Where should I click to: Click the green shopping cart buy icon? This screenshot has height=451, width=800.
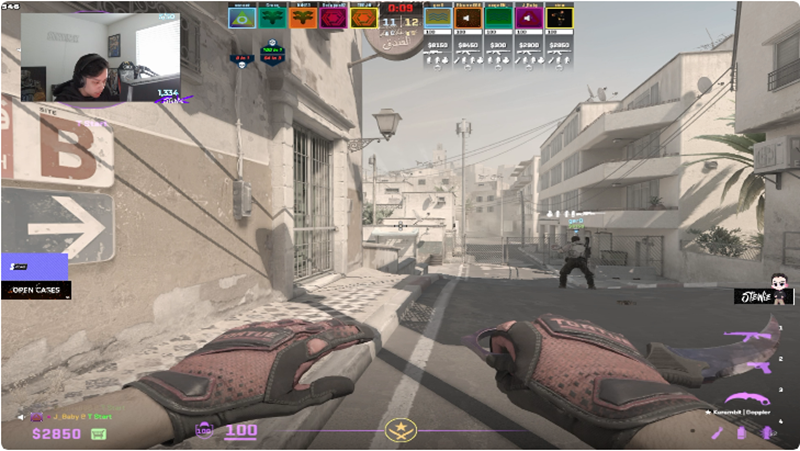[99, 434]
